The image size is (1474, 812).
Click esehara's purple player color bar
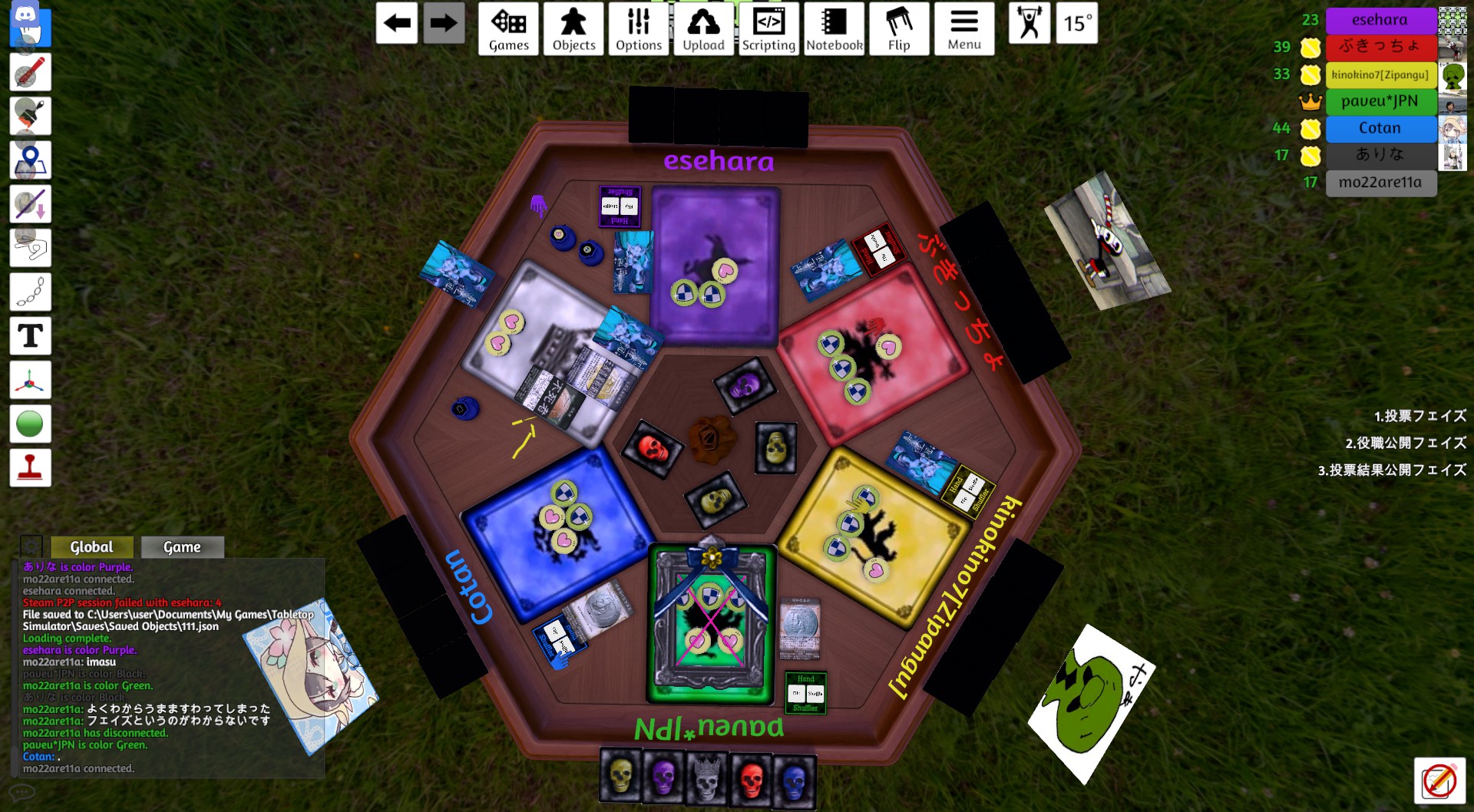point(1381,19)
